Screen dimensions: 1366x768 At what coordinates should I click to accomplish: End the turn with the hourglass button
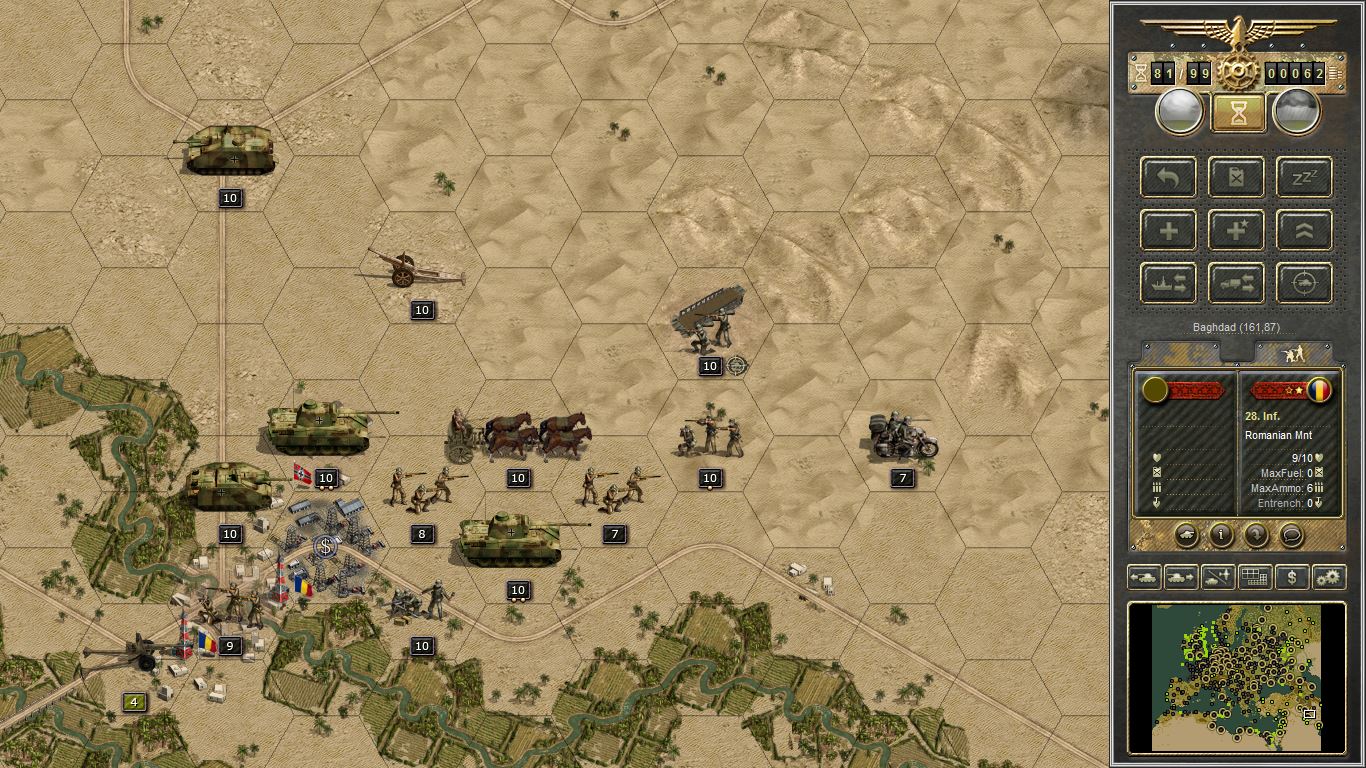[x=1237, y=113]
